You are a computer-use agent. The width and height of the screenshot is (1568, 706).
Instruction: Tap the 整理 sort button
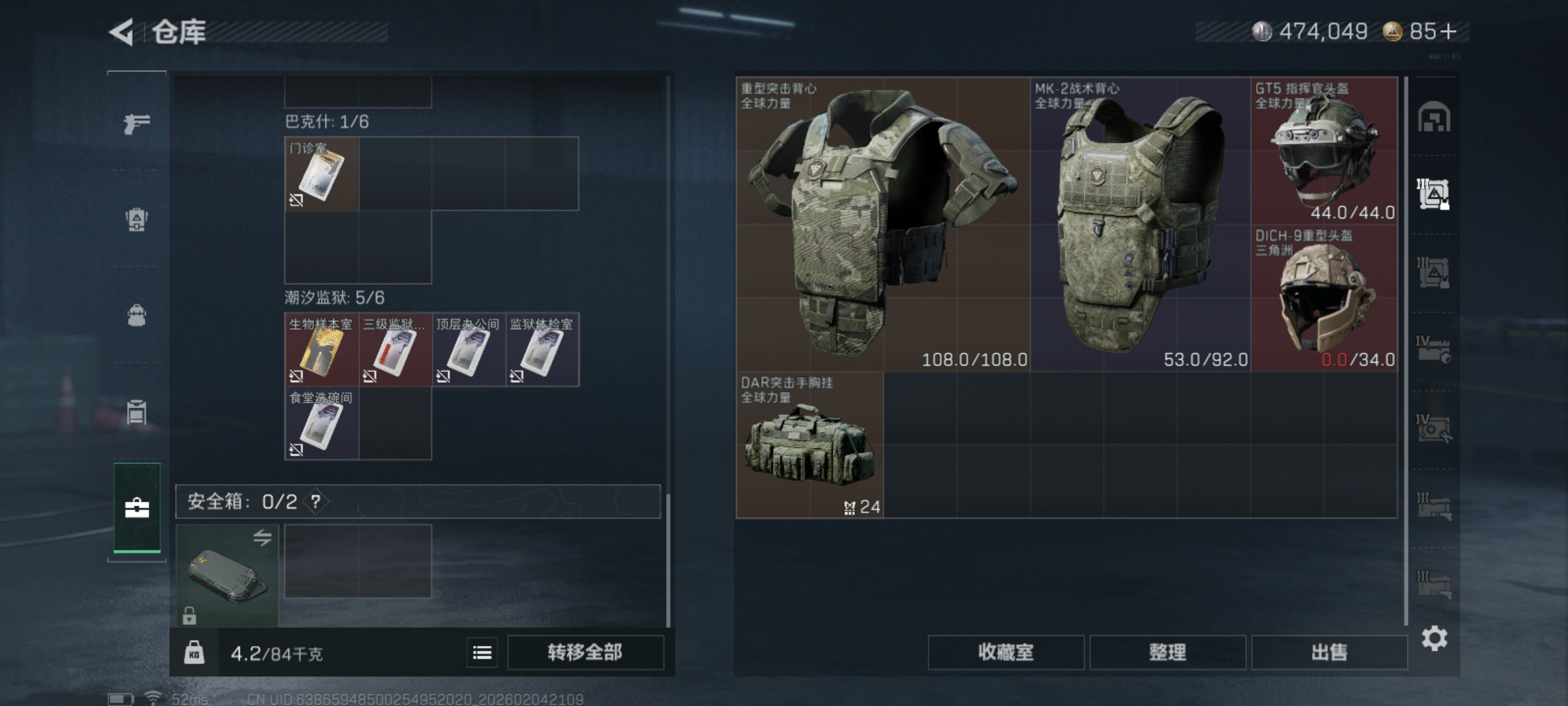point(1168,652)
